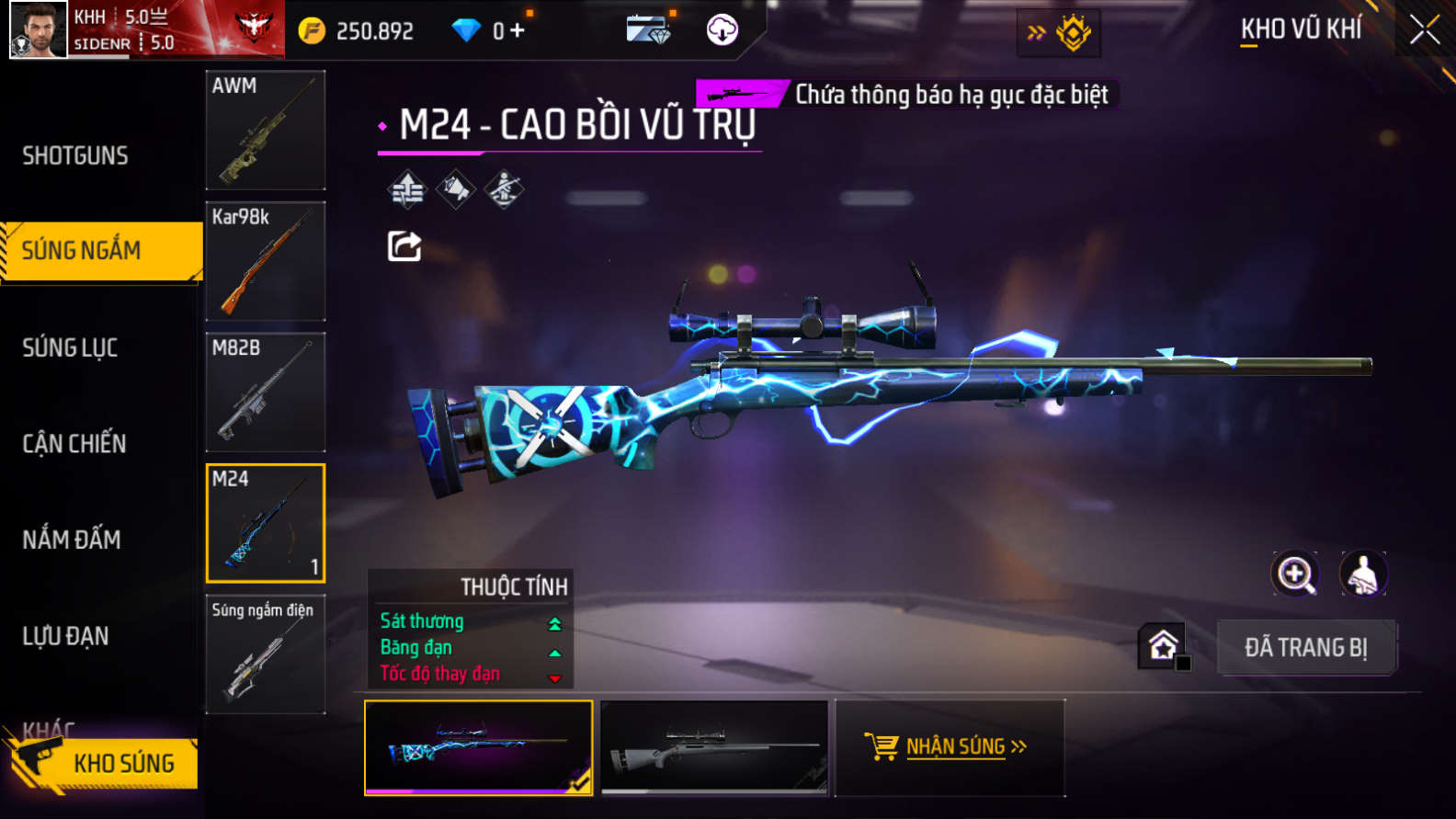1456x819 pixels.
Task: Select the Súng ngắm điện weapon
Action: (265, 654)
